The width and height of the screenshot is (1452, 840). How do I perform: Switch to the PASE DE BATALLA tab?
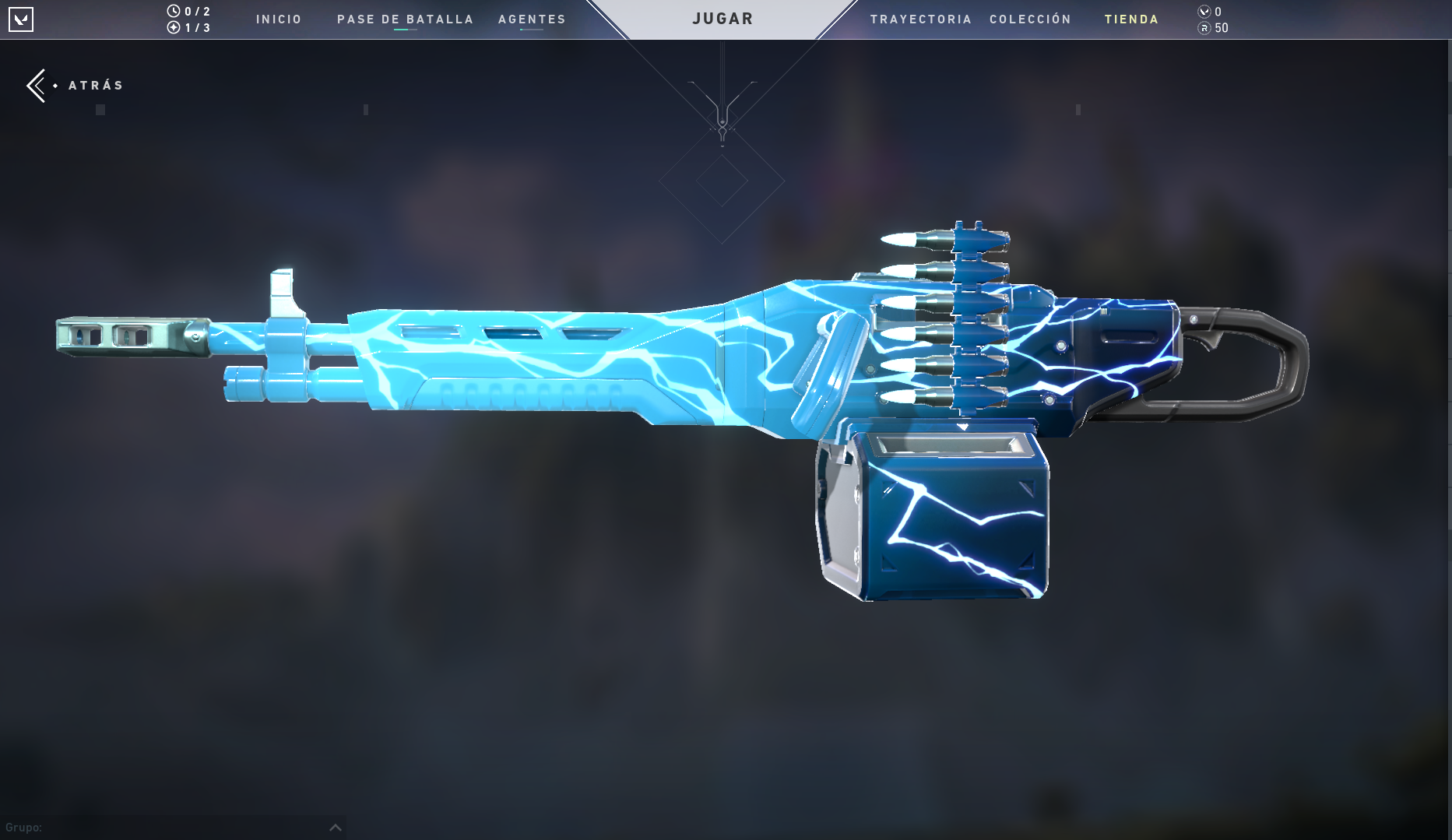(x=405, y=19)
